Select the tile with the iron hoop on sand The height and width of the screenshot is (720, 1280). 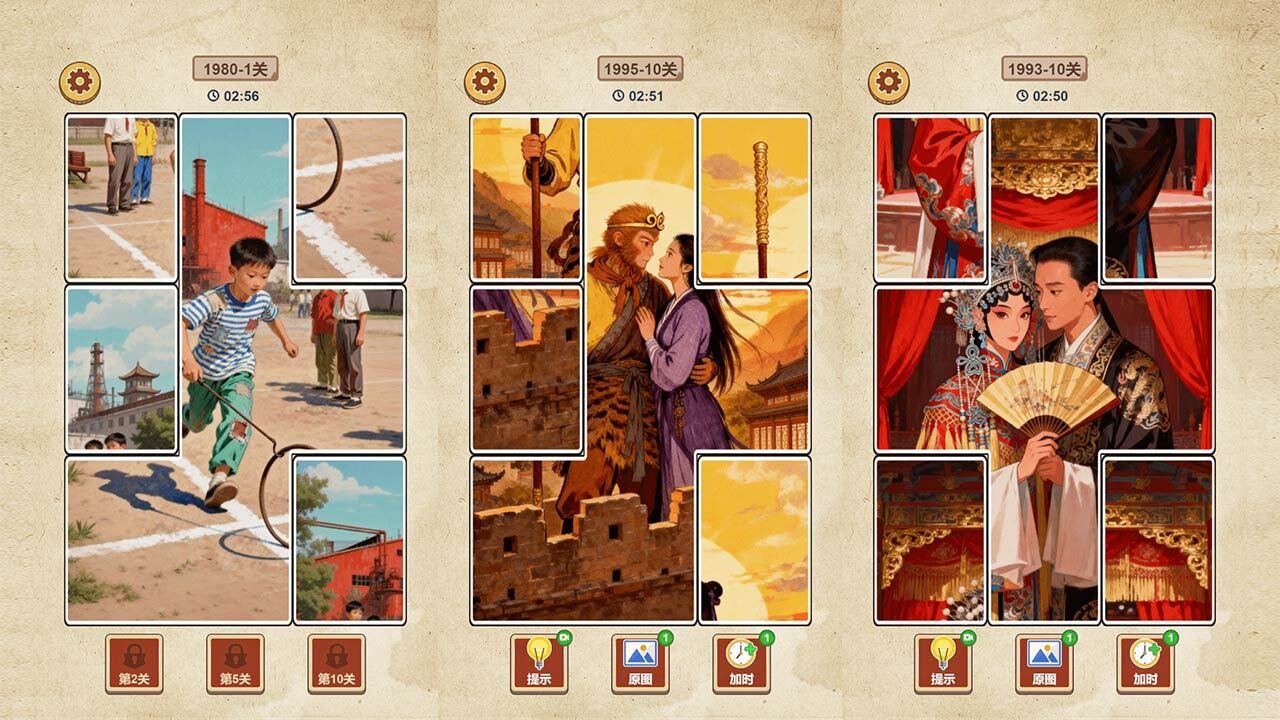[x=349, y=197]
